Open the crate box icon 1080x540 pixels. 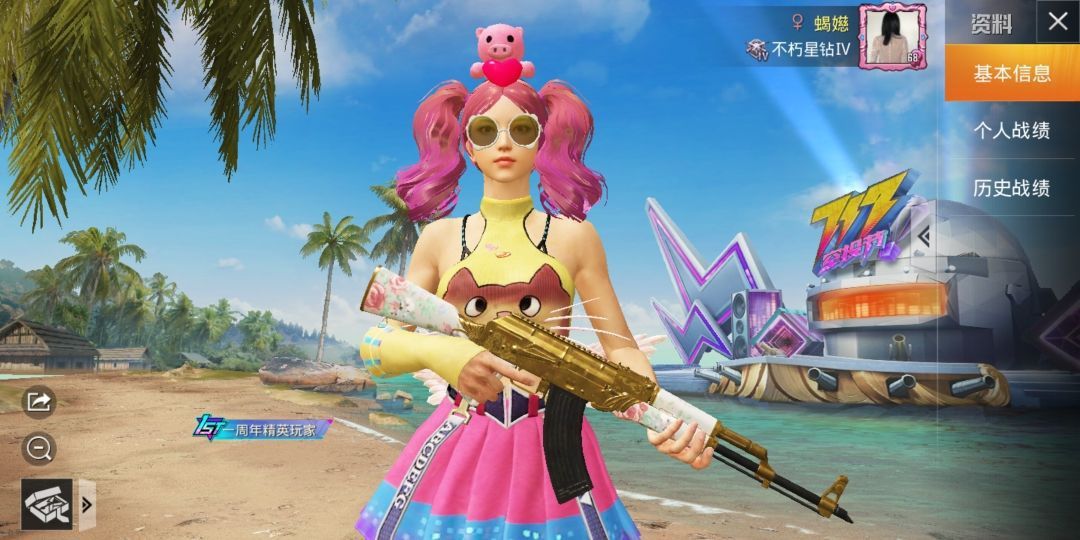coord(47,504)
